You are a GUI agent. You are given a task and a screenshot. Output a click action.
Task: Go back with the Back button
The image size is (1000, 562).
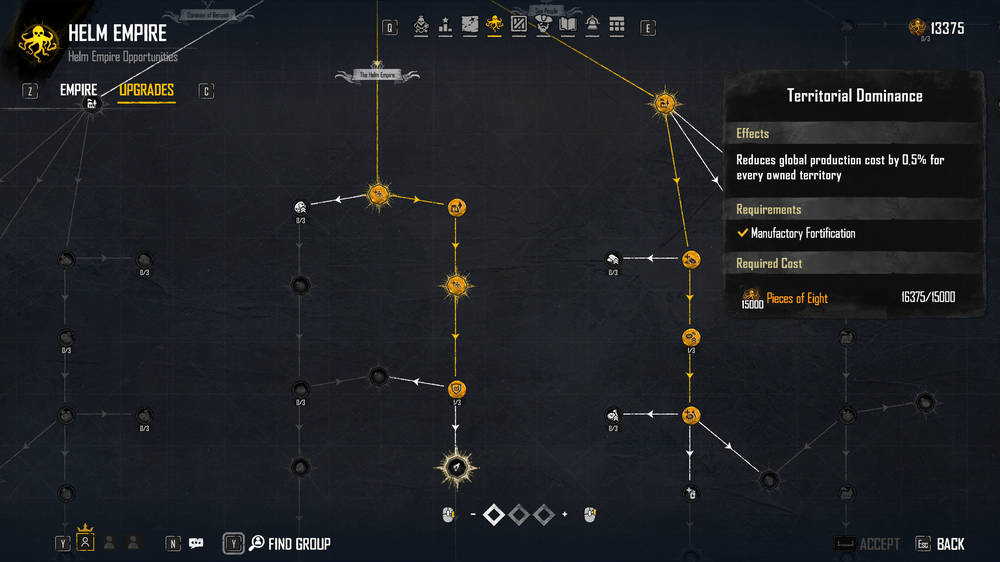pos(950,544)
